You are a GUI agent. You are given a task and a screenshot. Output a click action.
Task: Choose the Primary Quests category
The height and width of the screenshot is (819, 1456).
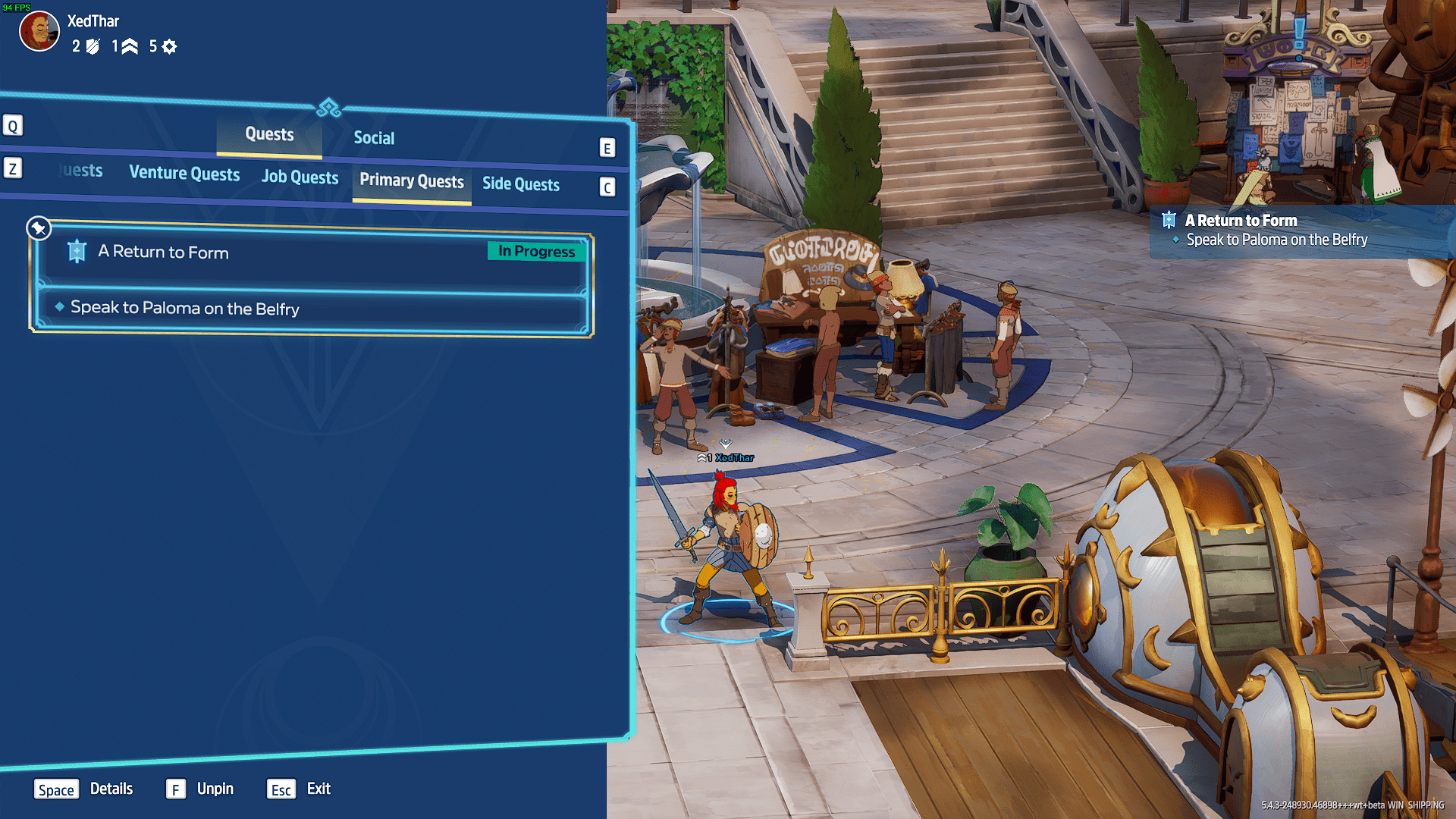pos(411,181)
